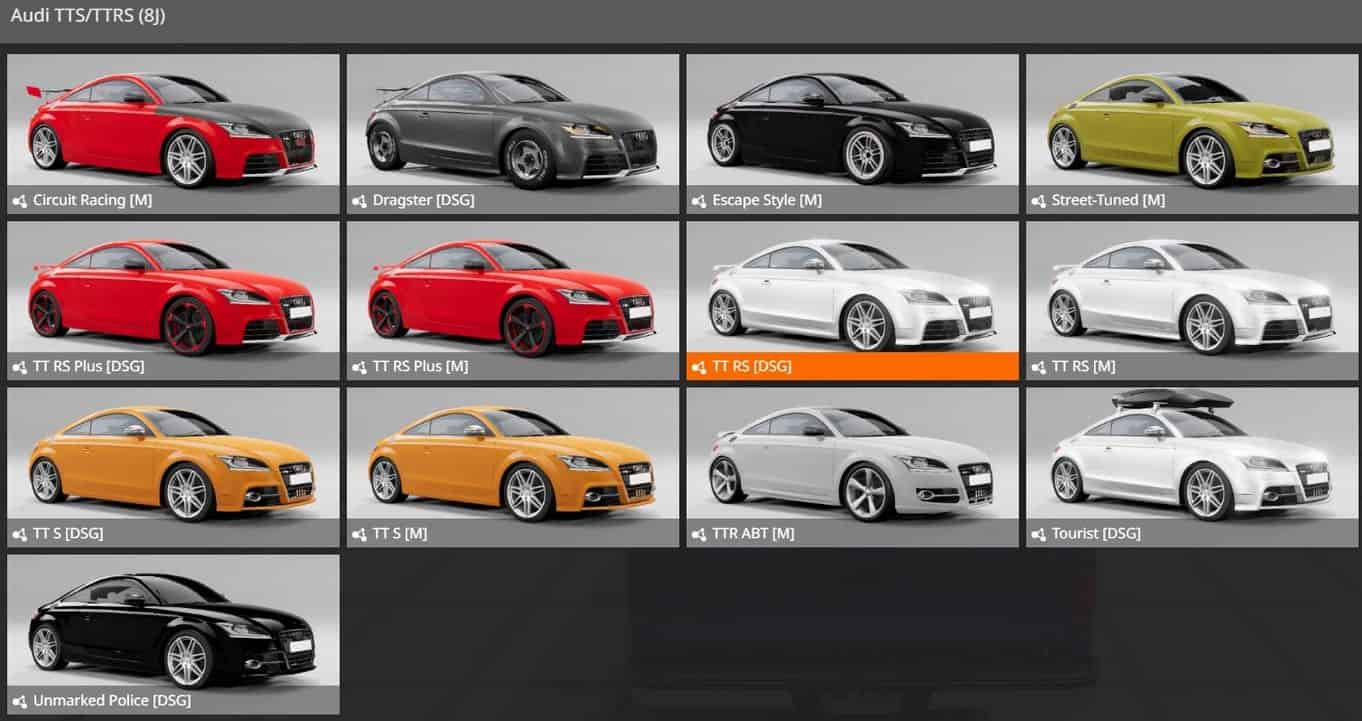Select the Circuit Racing [M] configuration
The width and height of the screenshot is (1362, 721).
[x=173, y=133]
